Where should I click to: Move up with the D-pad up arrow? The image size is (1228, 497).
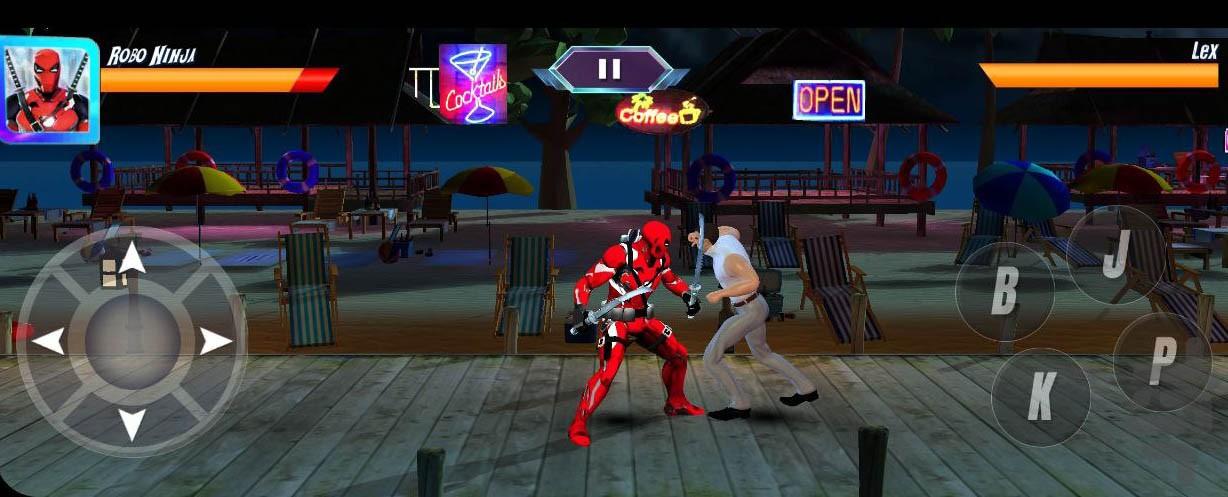pos(133,258)
